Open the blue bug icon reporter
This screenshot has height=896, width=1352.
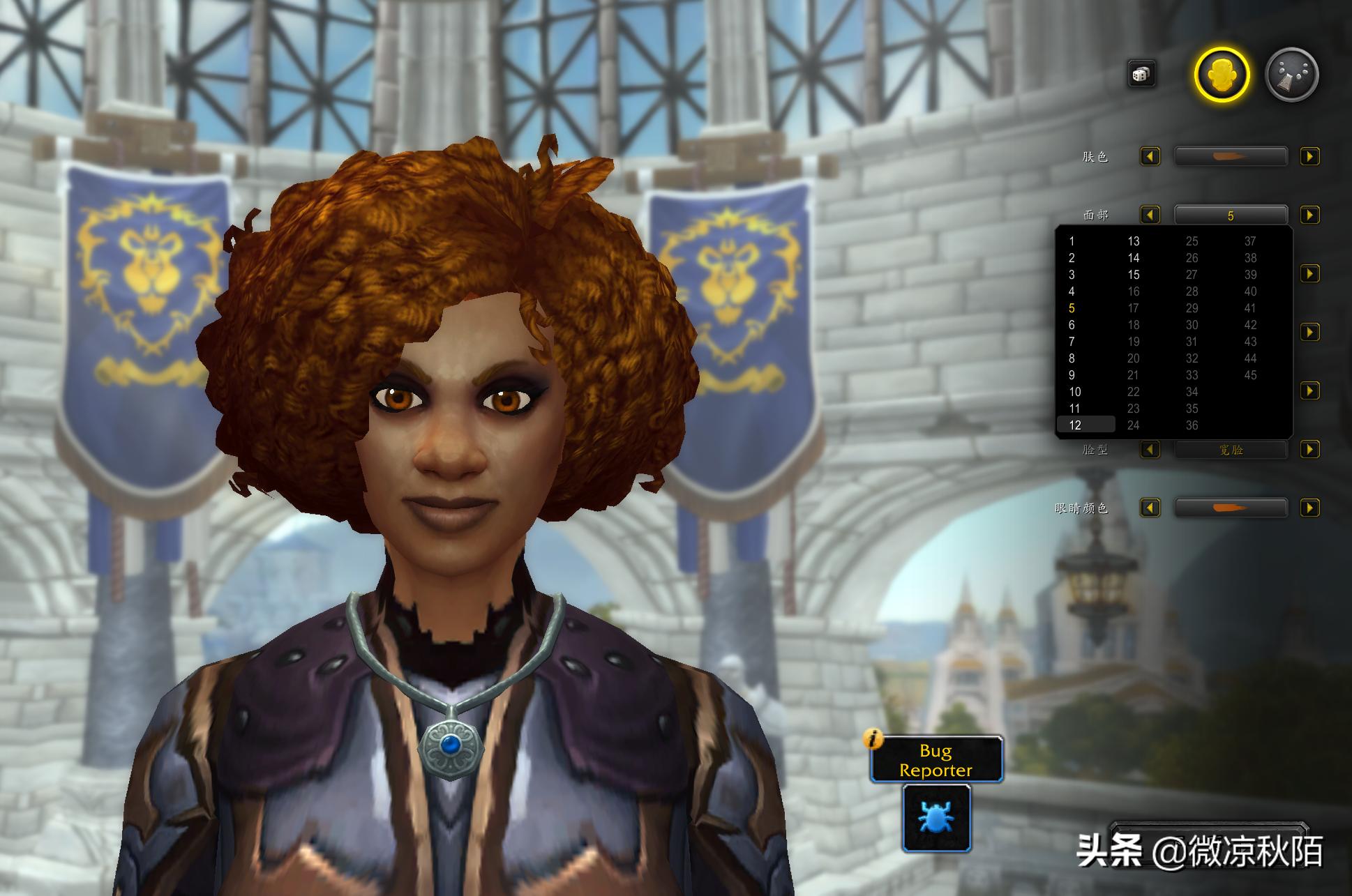tap(936, 817)
